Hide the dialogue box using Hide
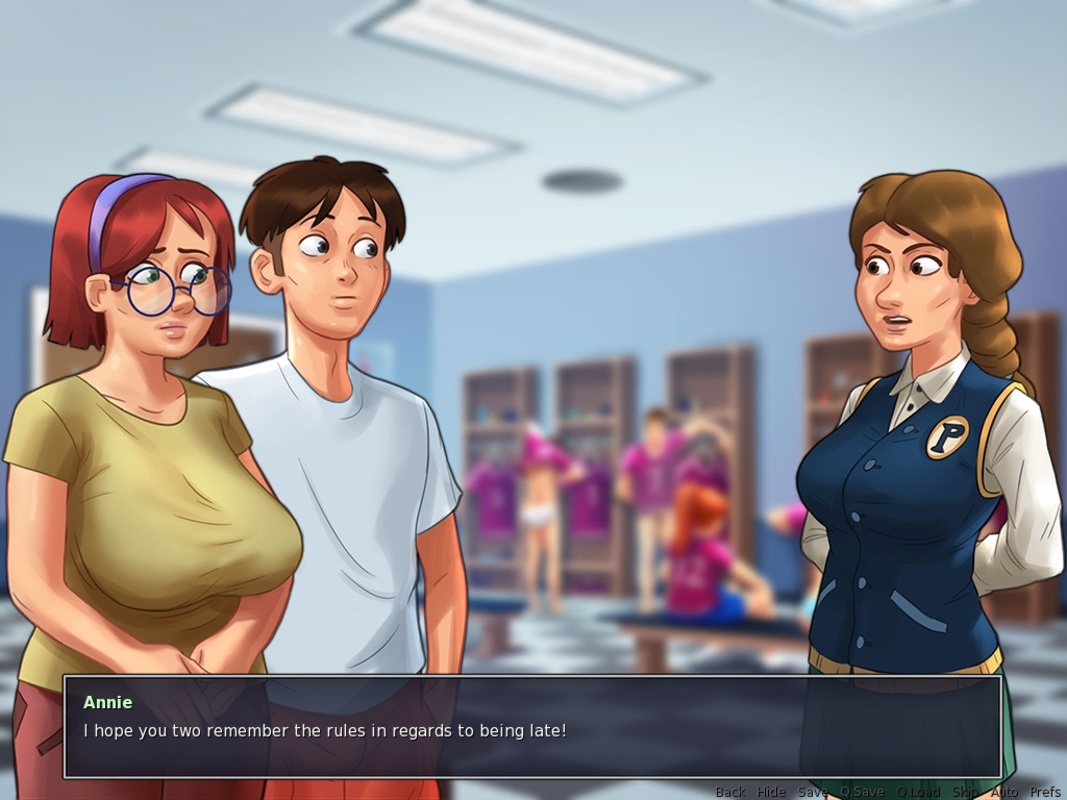The width and height of the screenshot is (1067, 800). [771, 792]
